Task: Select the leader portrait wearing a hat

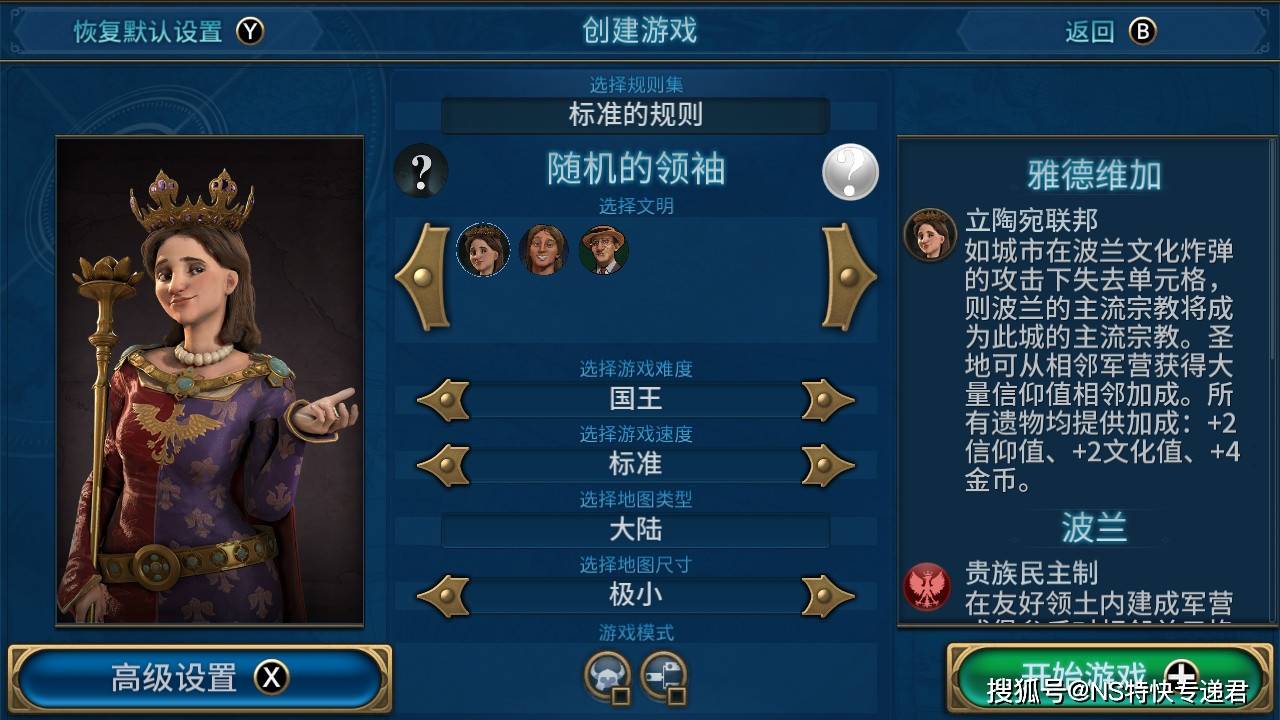Action: (x=604, y=250)
